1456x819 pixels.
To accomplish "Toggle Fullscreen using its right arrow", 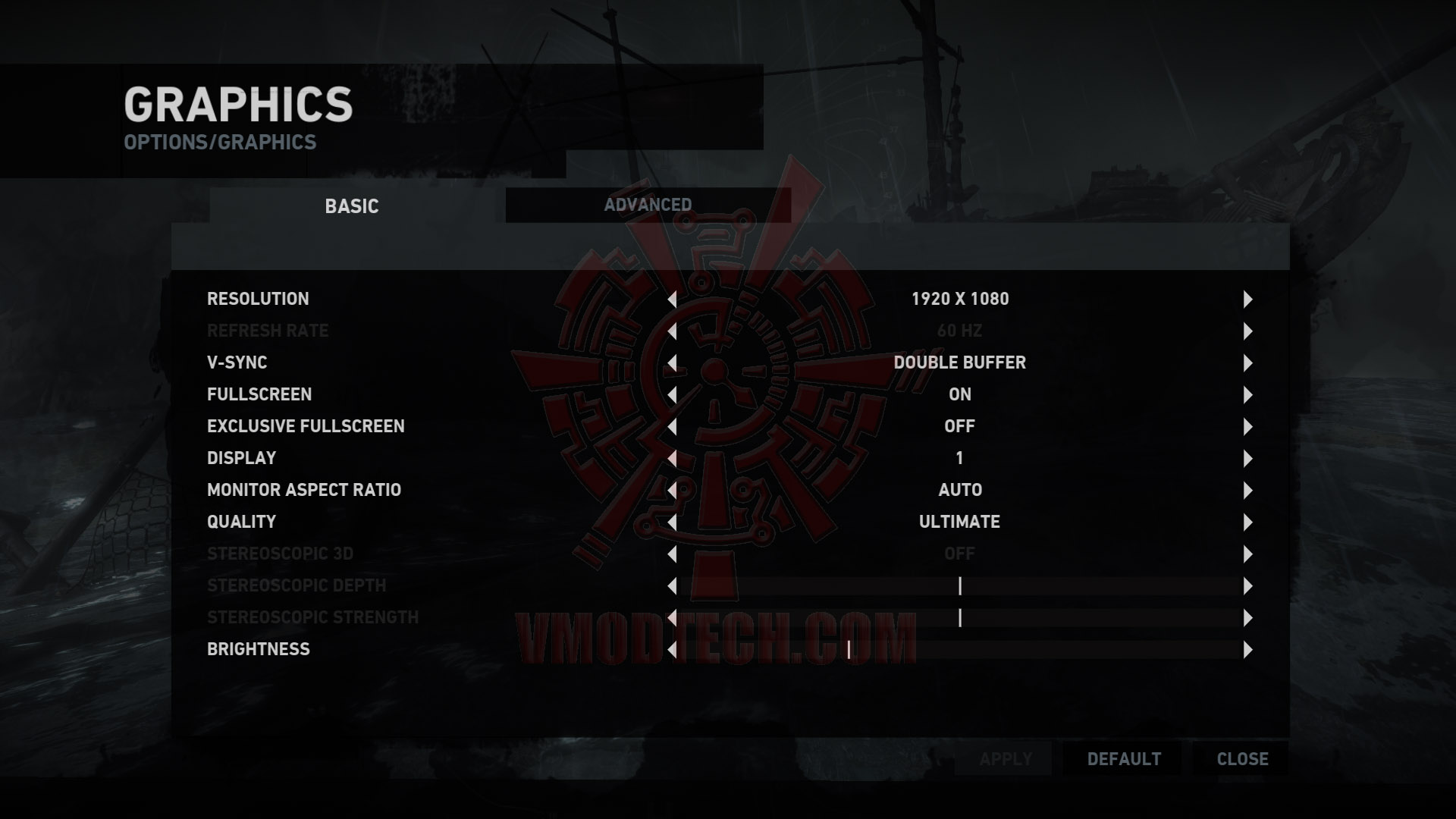I will click(1247, 395).
